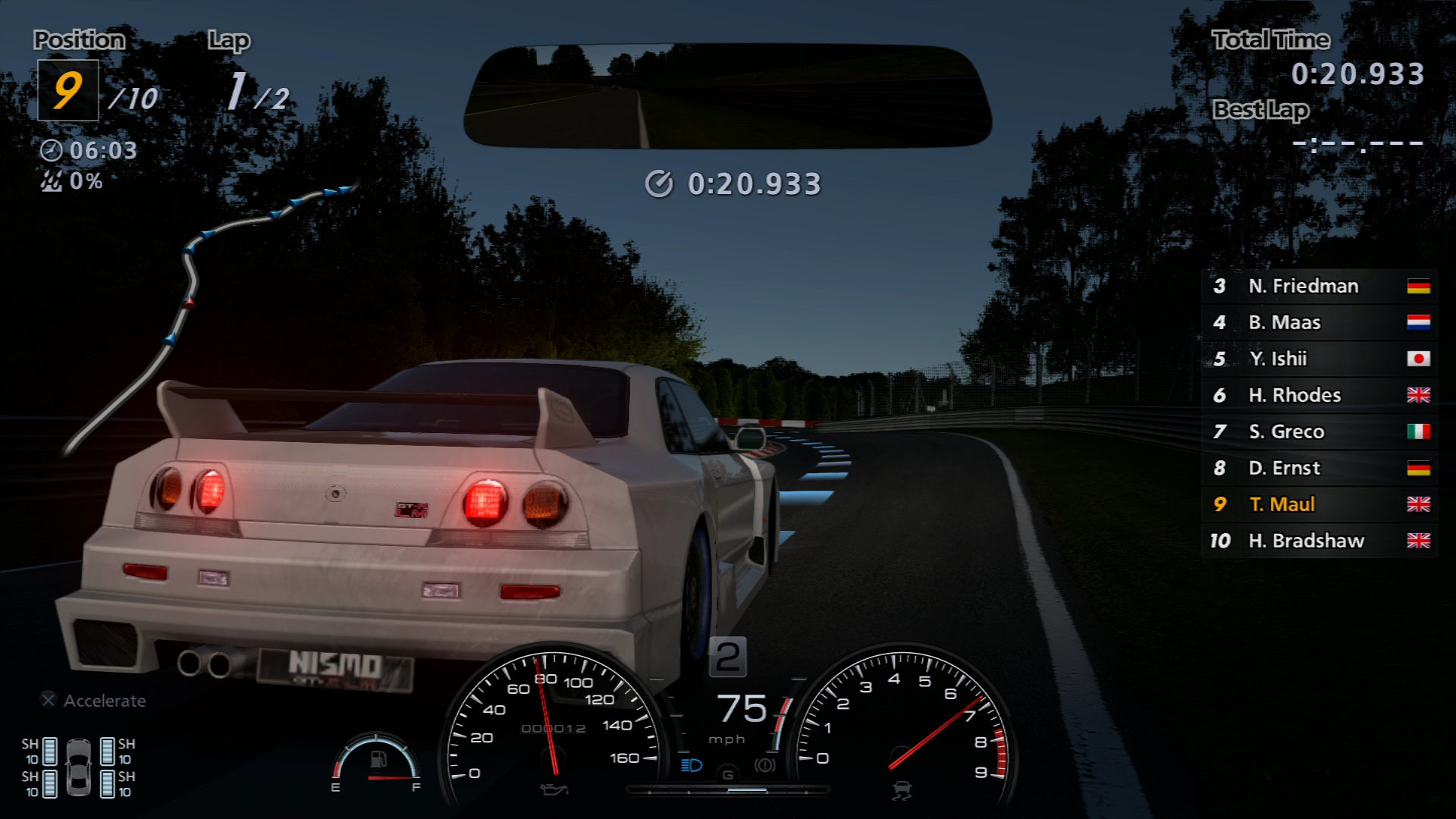Viewport: 1456px width, 819px height.
Task: Select the tire wear car diagram
Action: click(78, 767)
